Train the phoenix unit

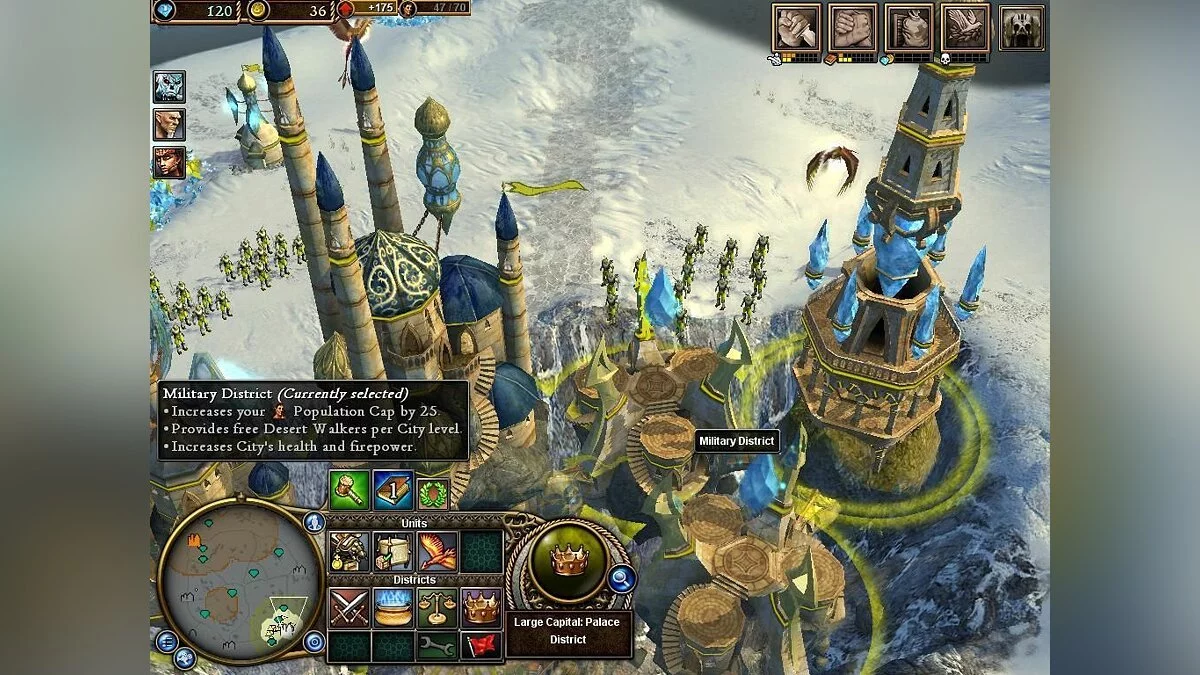(x=437, y=552)
